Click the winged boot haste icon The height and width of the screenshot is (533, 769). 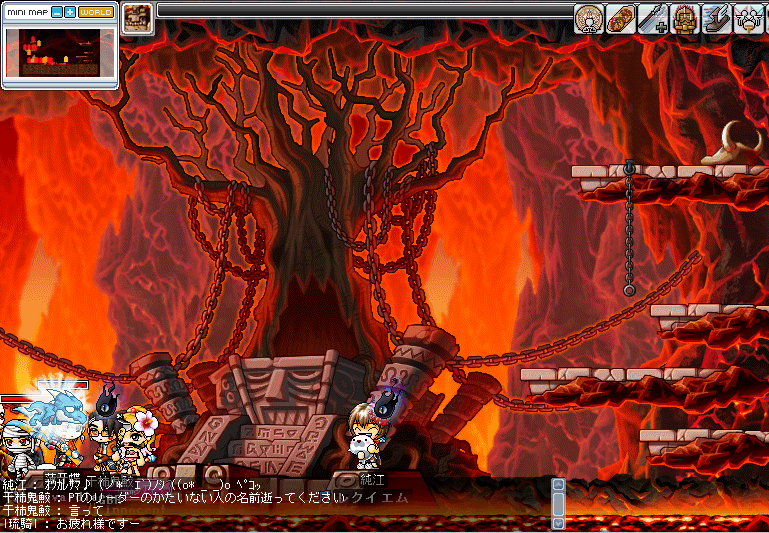(x=716, y=19)
